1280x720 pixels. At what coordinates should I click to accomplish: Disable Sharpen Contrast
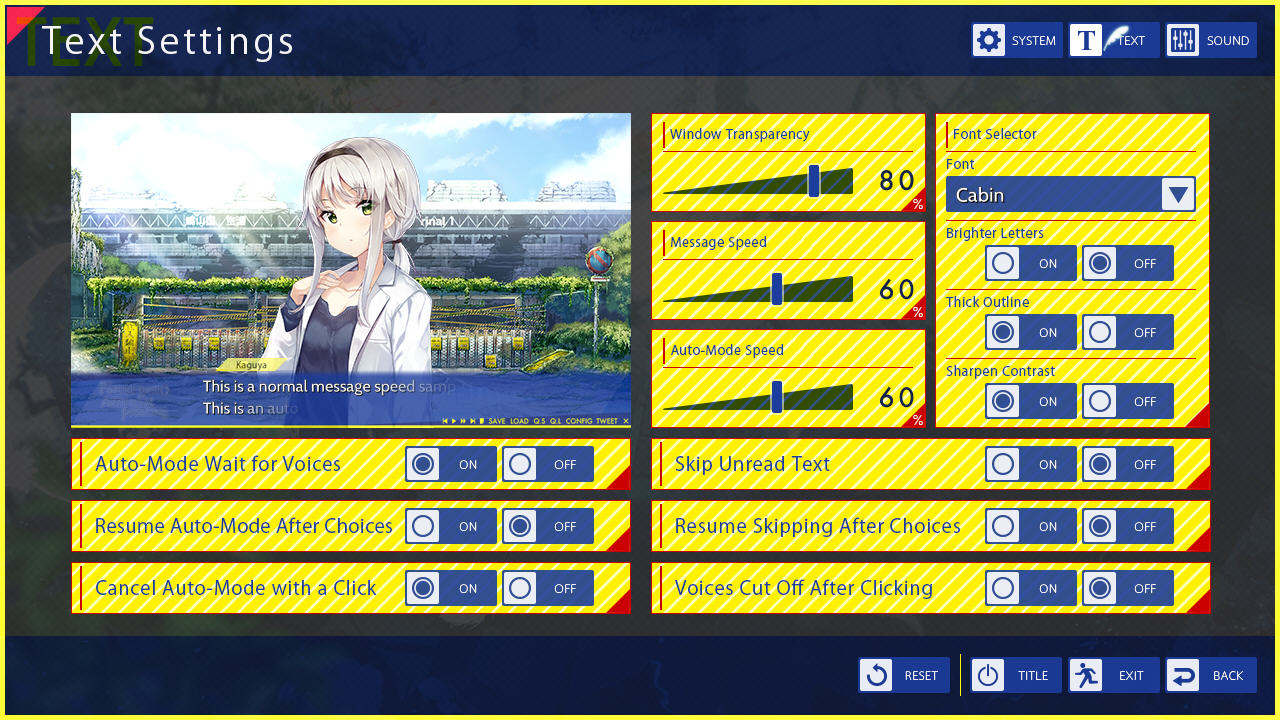[x=1099, y=400]
